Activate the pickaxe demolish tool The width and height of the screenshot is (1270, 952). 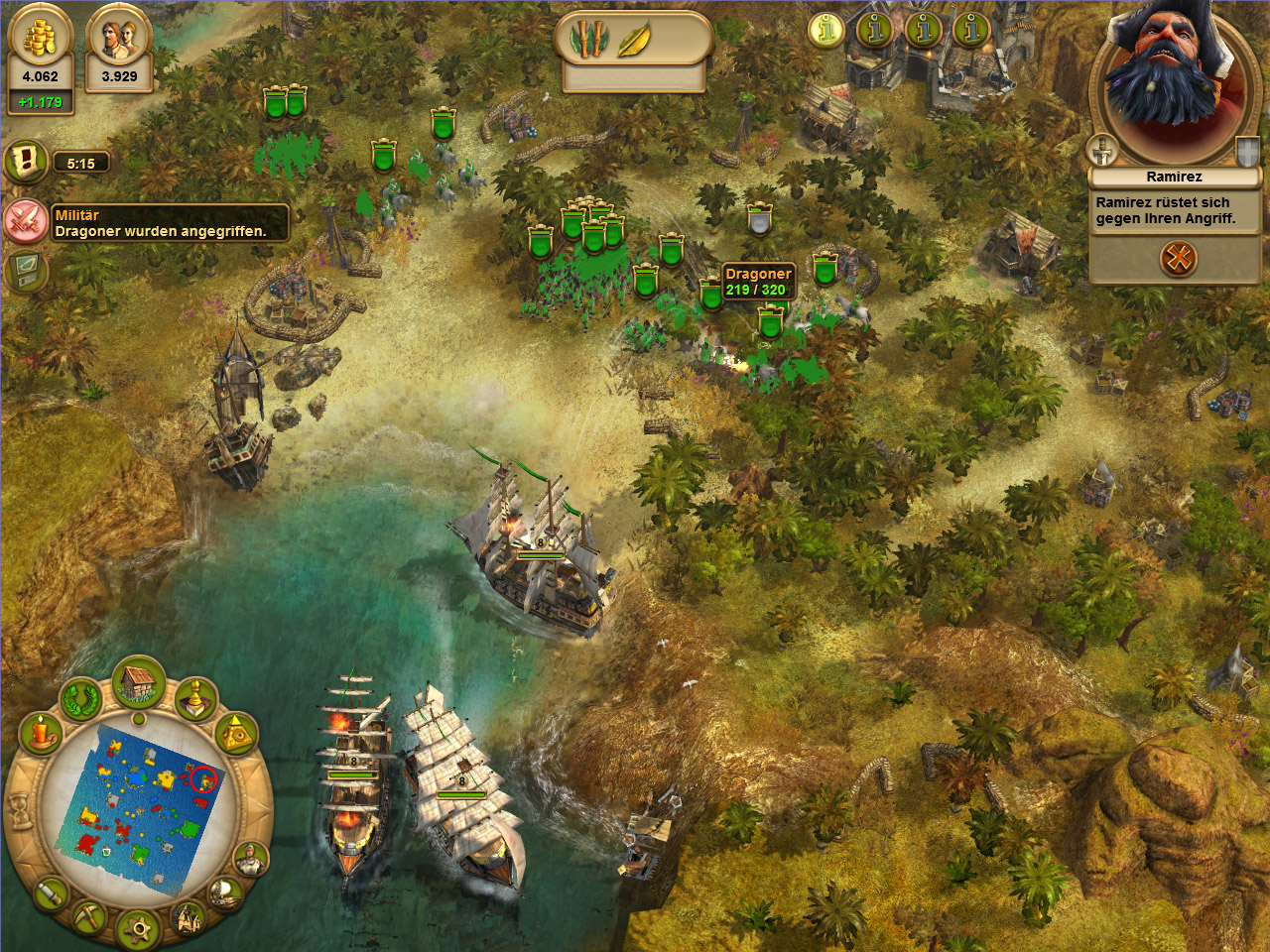[87, 917]
